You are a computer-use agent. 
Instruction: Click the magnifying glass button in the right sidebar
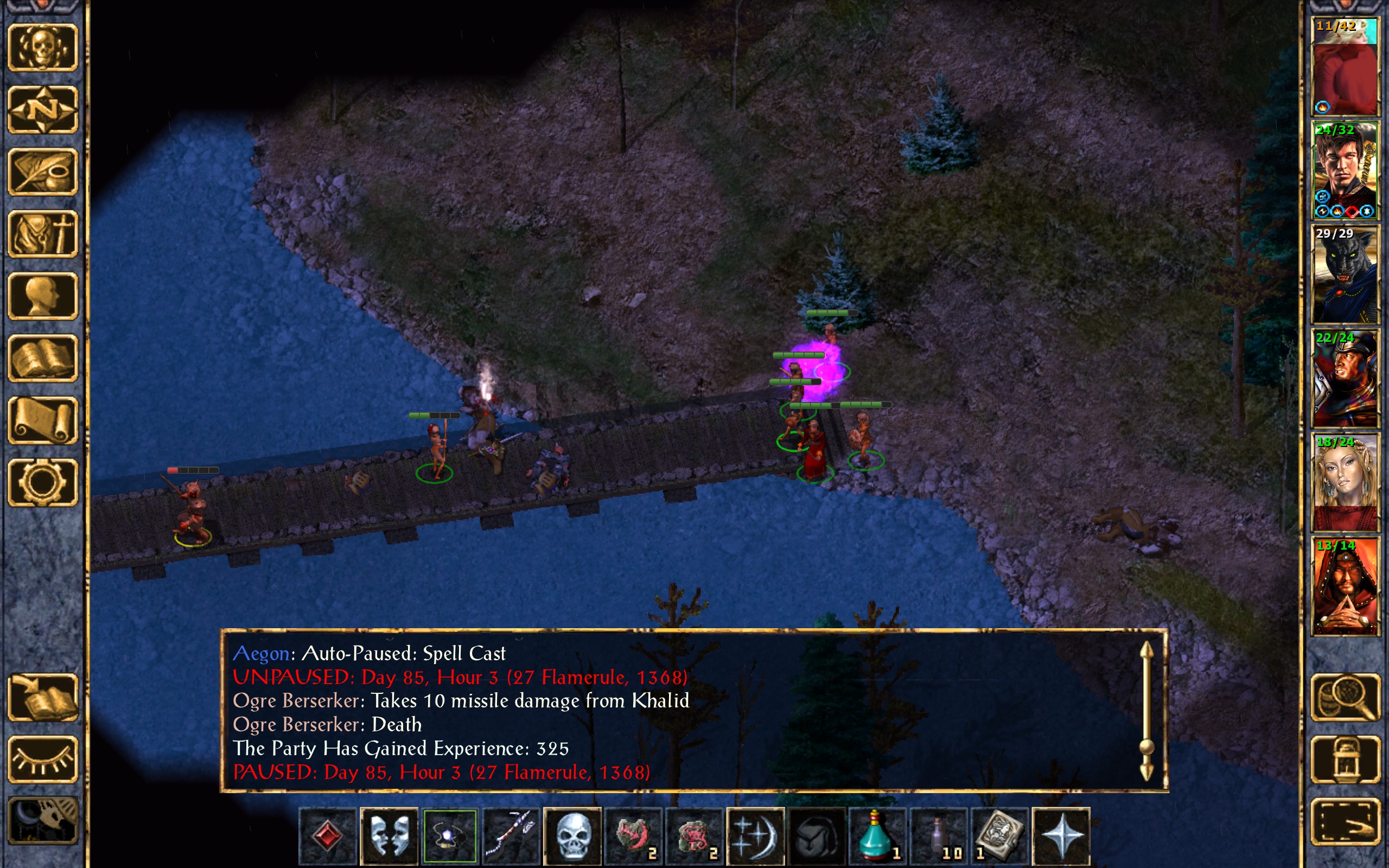coord(1345,697)
